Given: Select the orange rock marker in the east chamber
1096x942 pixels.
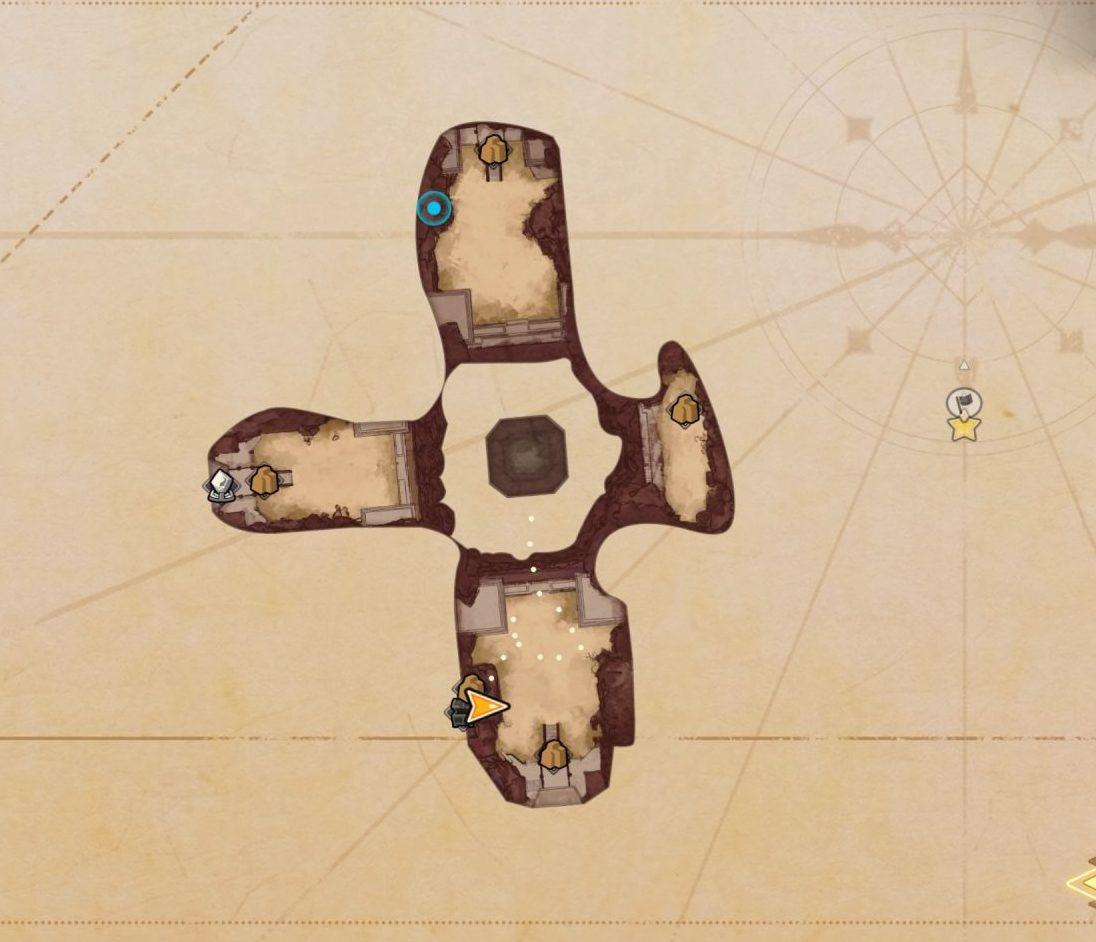Looking at the screenshot, I should (684, 409).
